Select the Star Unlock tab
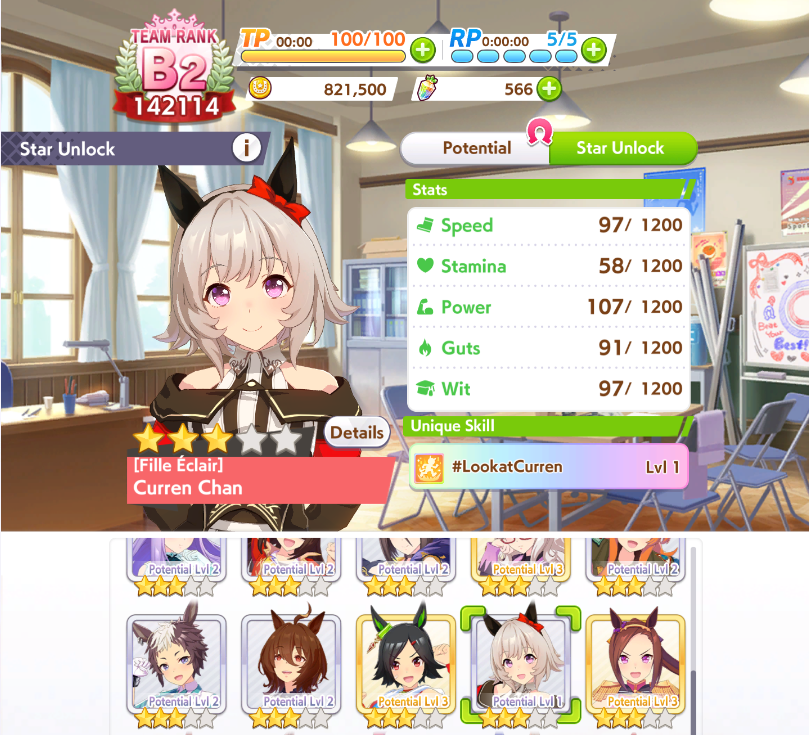This screenshot has width=809, height=735. click(620, 148)
